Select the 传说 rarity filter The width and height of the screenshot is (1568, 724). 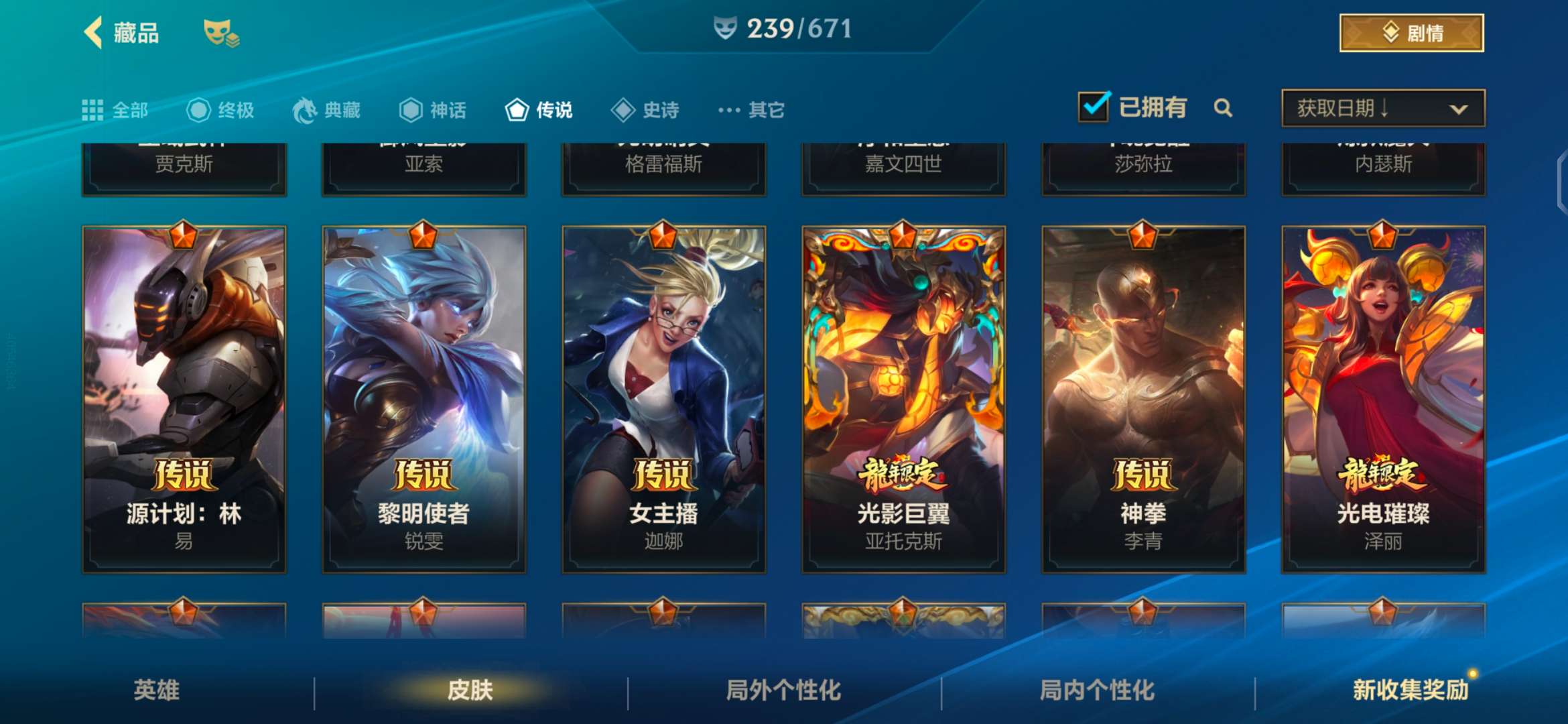539,110
